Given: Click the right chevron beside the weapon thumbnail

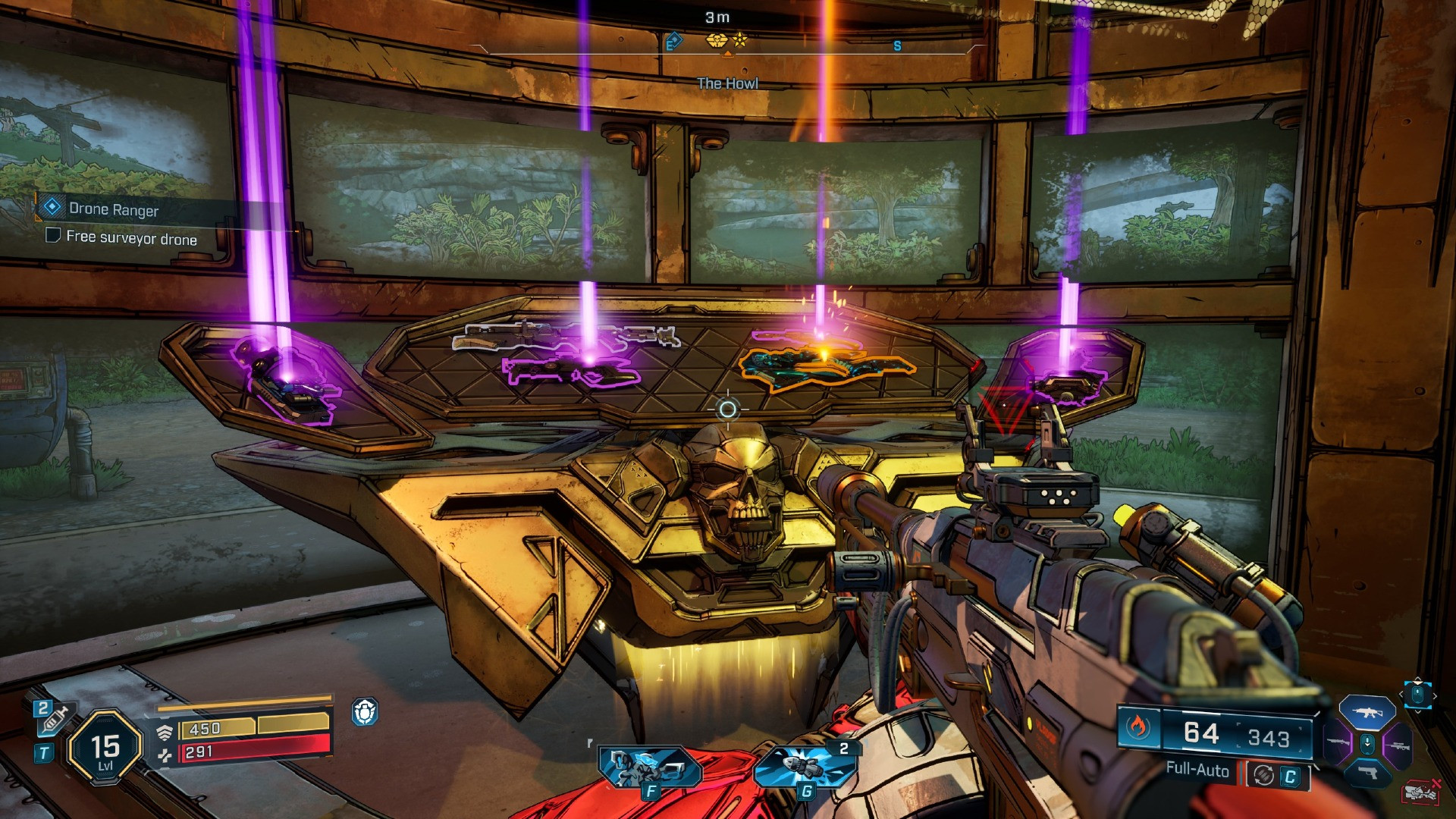Looking at the screenshot, I should tap(1436, 696).
